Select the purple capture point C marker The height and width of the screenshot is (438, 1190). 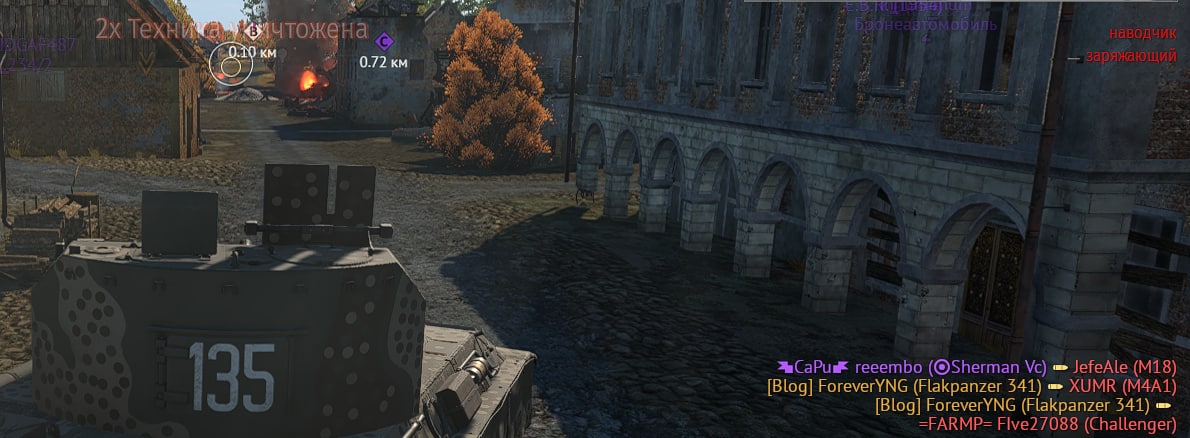coord(384,41)
